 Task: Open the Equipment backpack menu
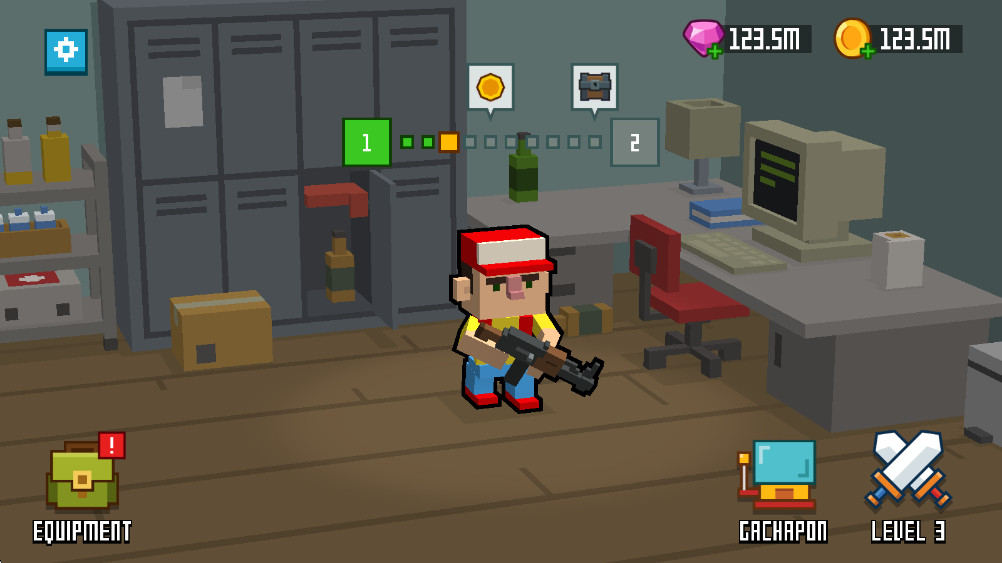point(82,477)
